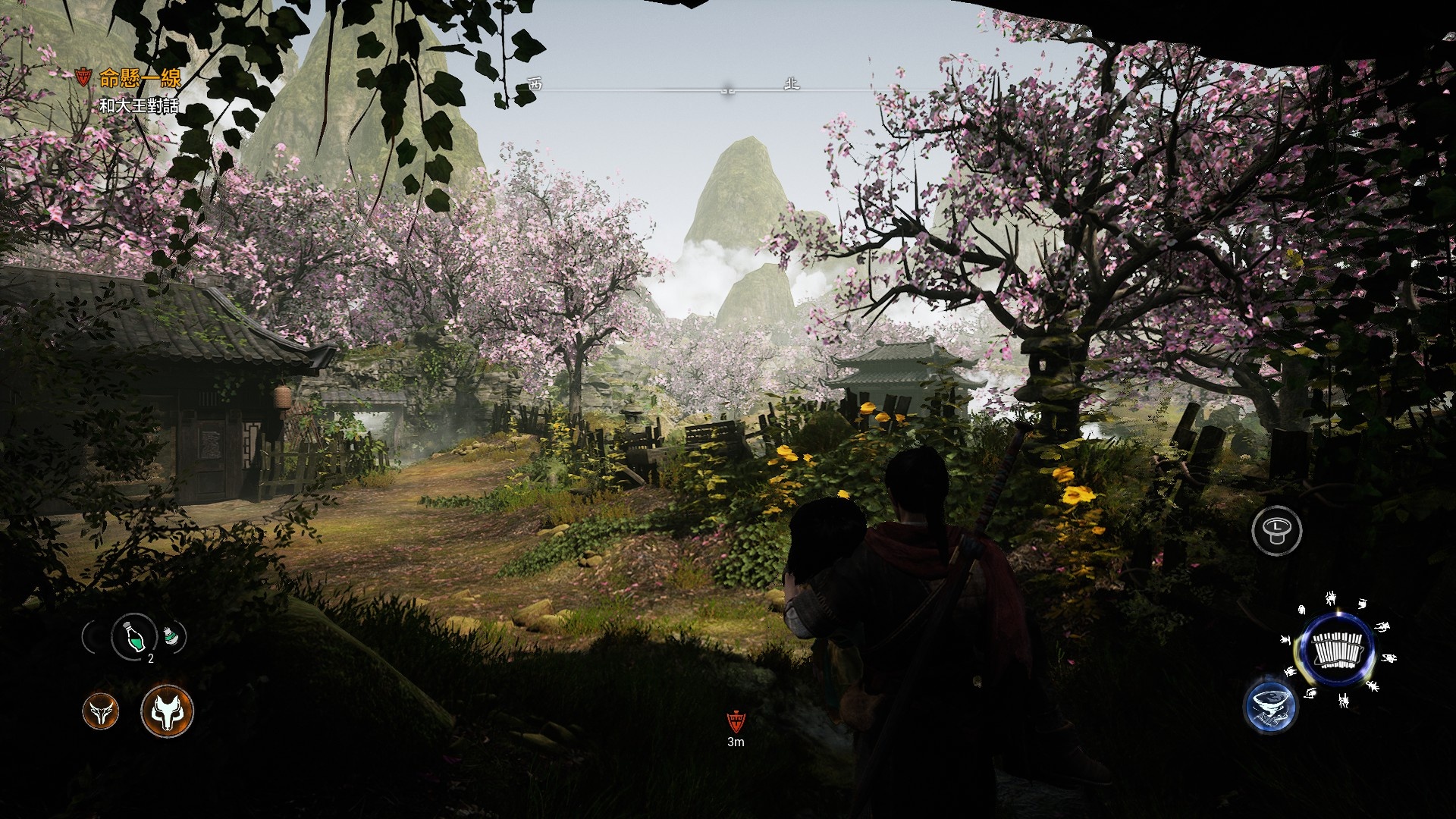1456x819 pixels.
Task: Use the pan flute ability
Action: [1338, 648]
